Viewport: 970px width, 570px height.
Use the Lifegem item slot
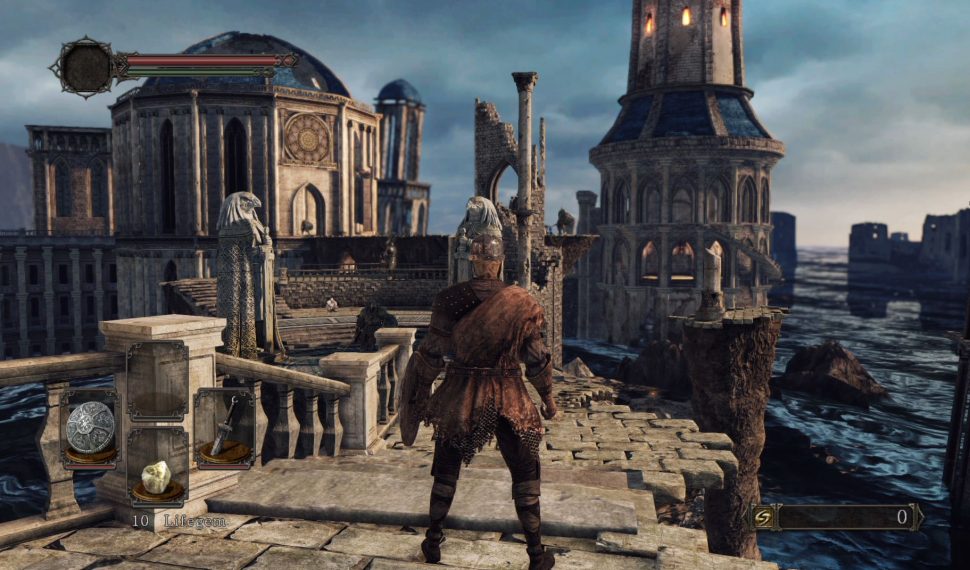click(157, 478)
